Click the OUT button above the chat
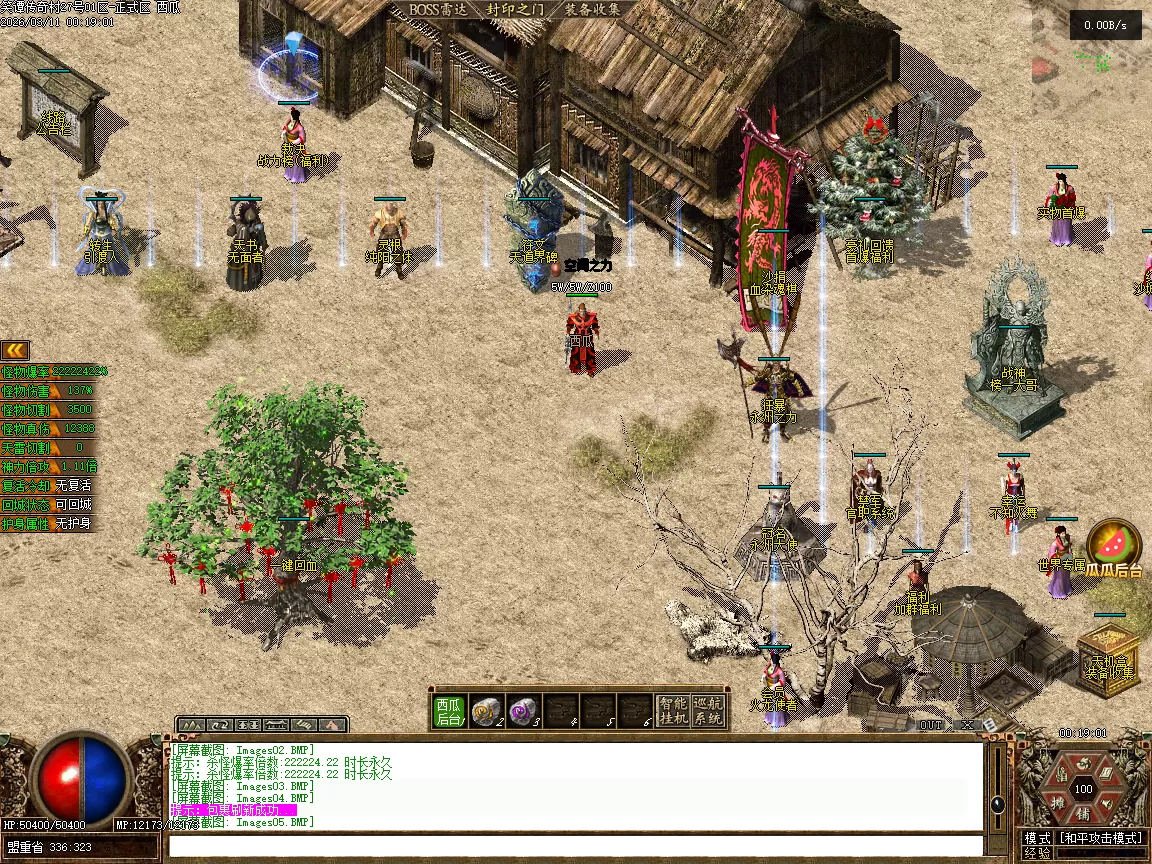This screenshot has height=864, width=1152. point(931,724)
